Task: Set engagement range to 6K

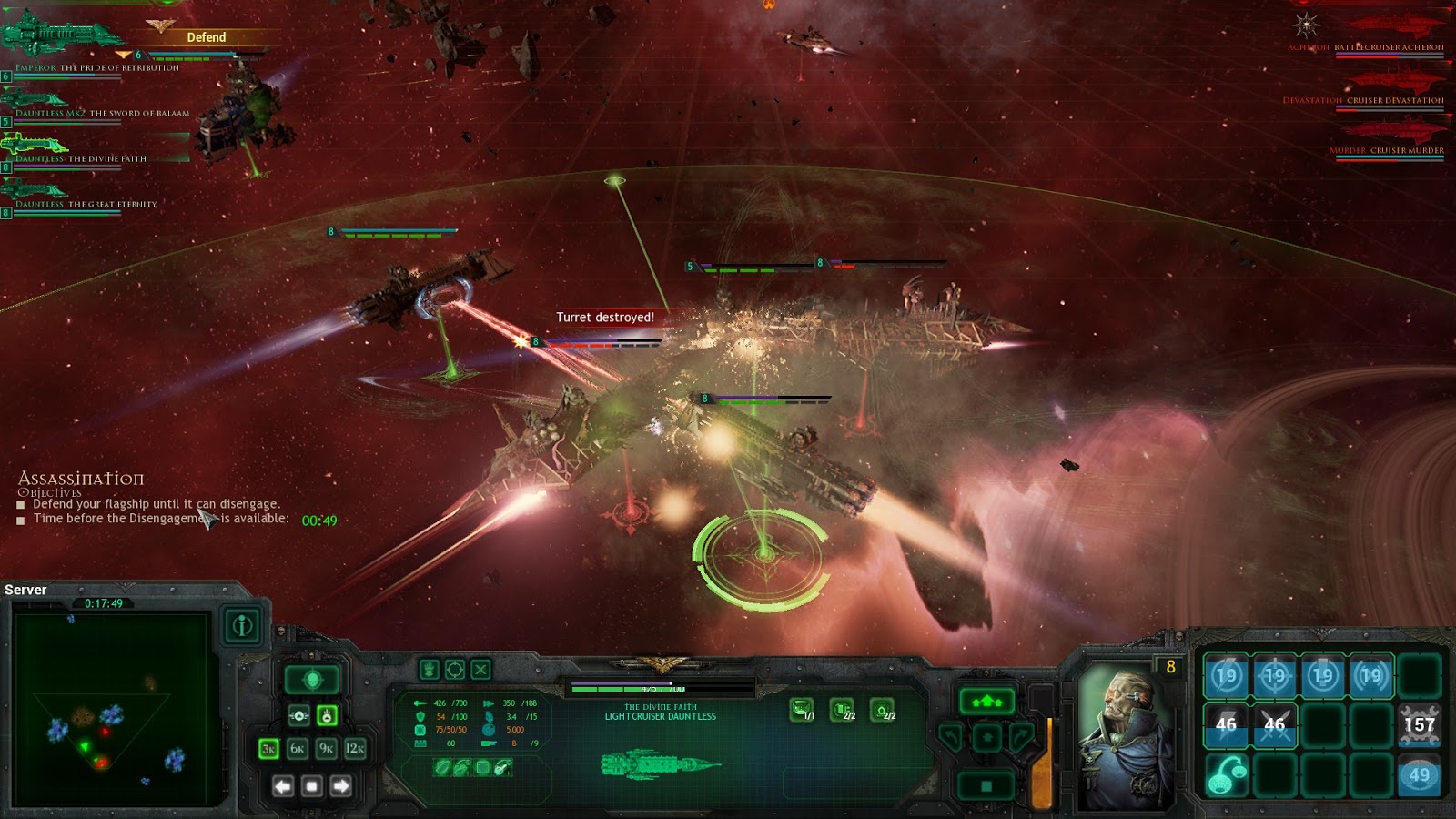Action: [x=298, y=748]
